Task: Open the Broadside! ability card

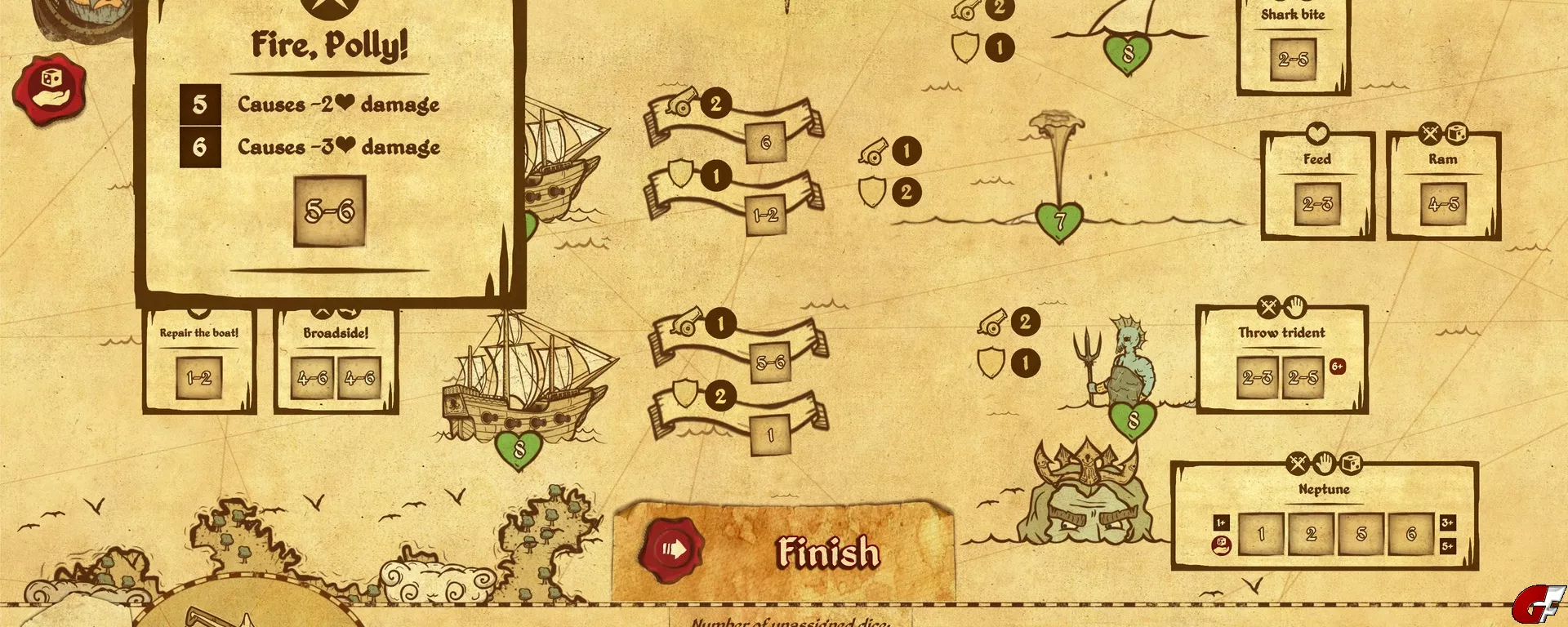Action: [336, 333]
